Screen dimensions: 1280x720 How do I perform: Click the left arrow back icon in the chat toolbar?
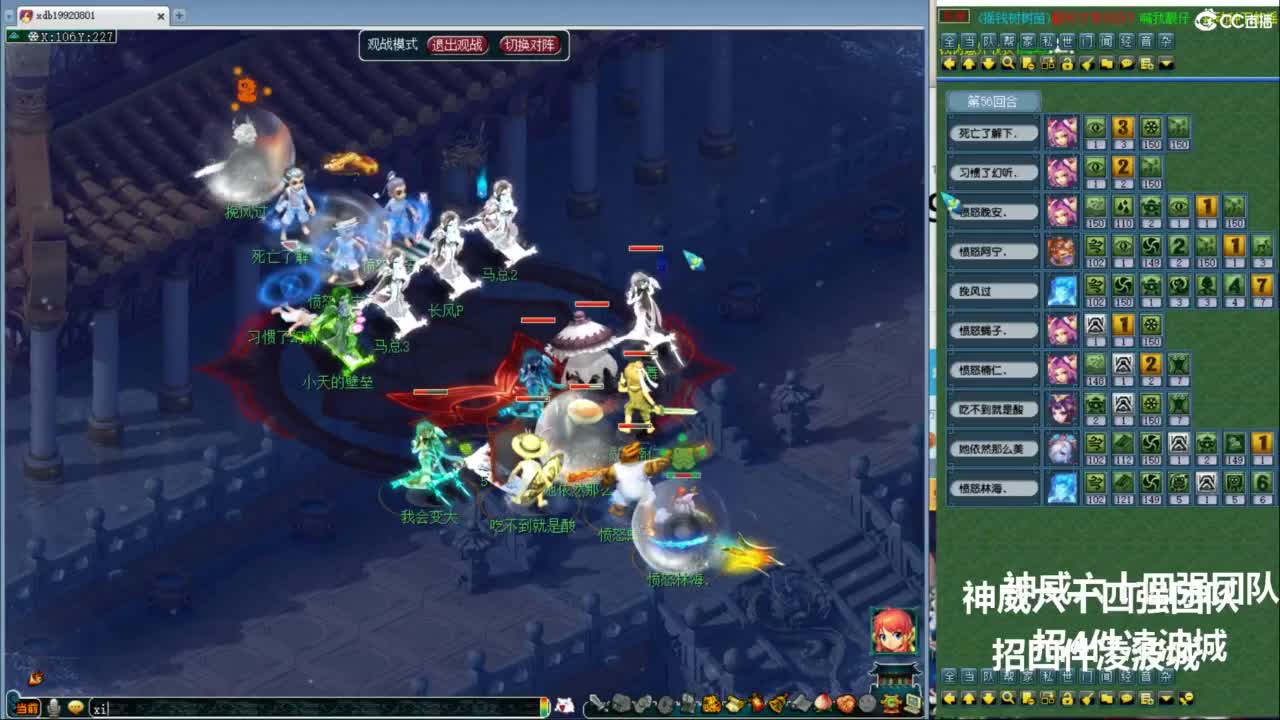pyautogui.click(x=949, y=64)
